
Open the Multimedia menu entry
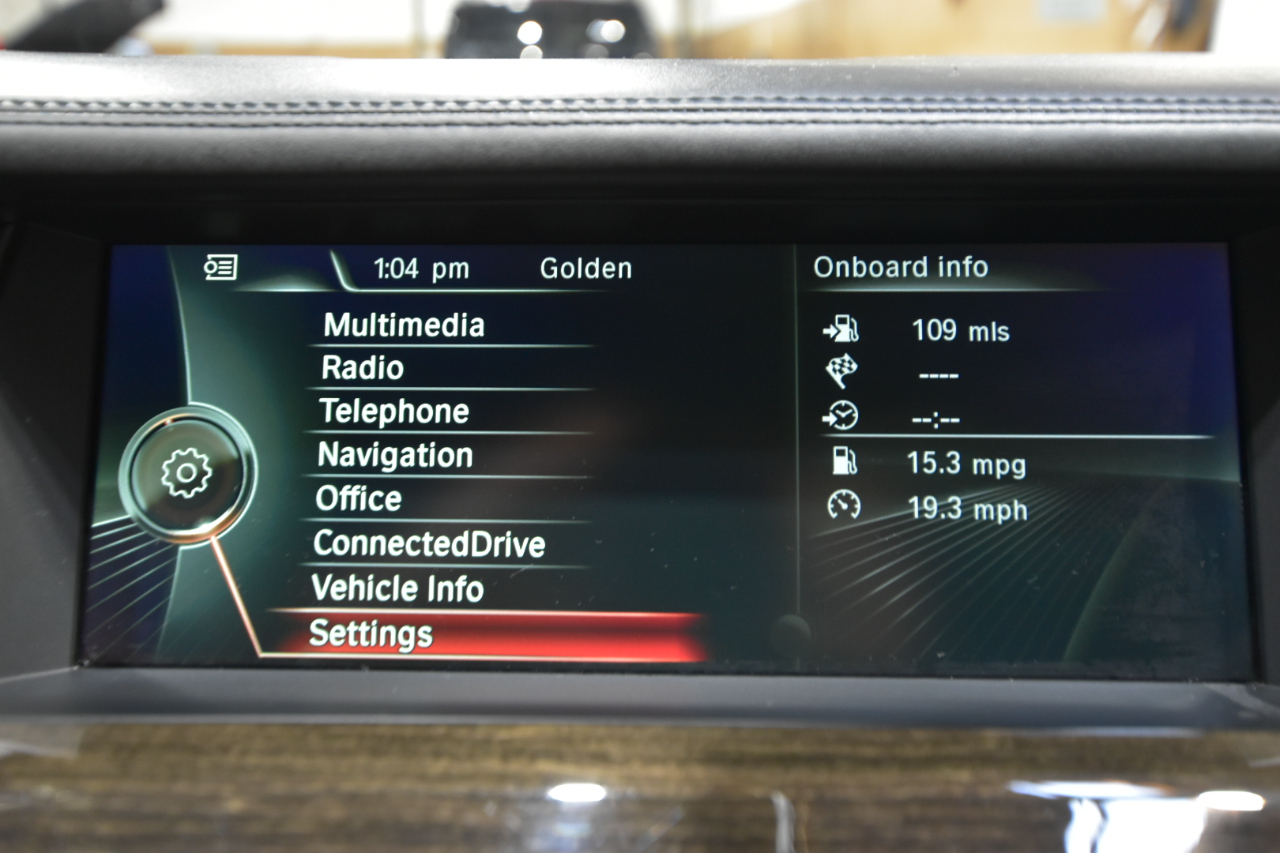(405, 324)
